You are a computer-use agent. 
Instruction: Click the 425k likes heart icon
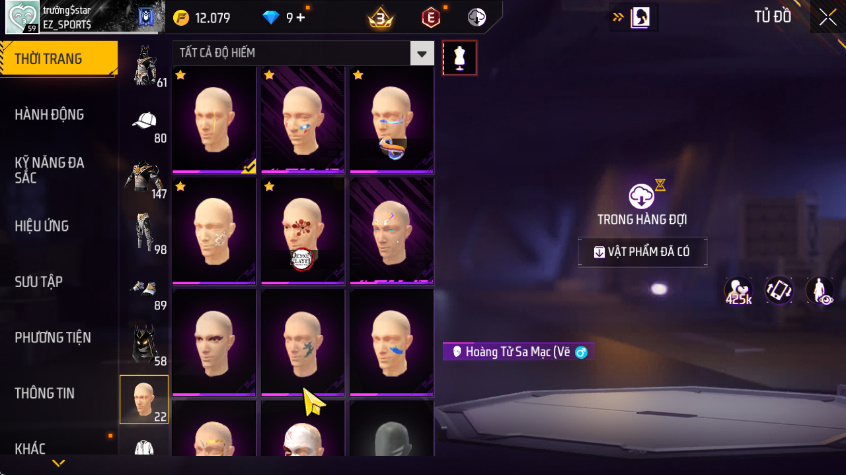tap(739, 291)
